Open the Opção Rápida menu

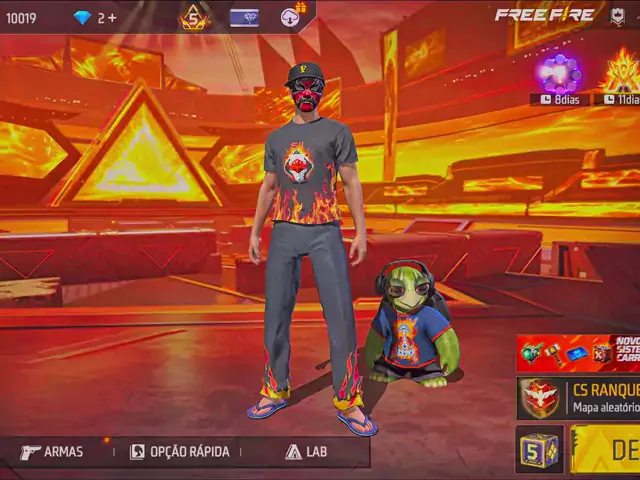pyautogui.click(x=180, y=452)
